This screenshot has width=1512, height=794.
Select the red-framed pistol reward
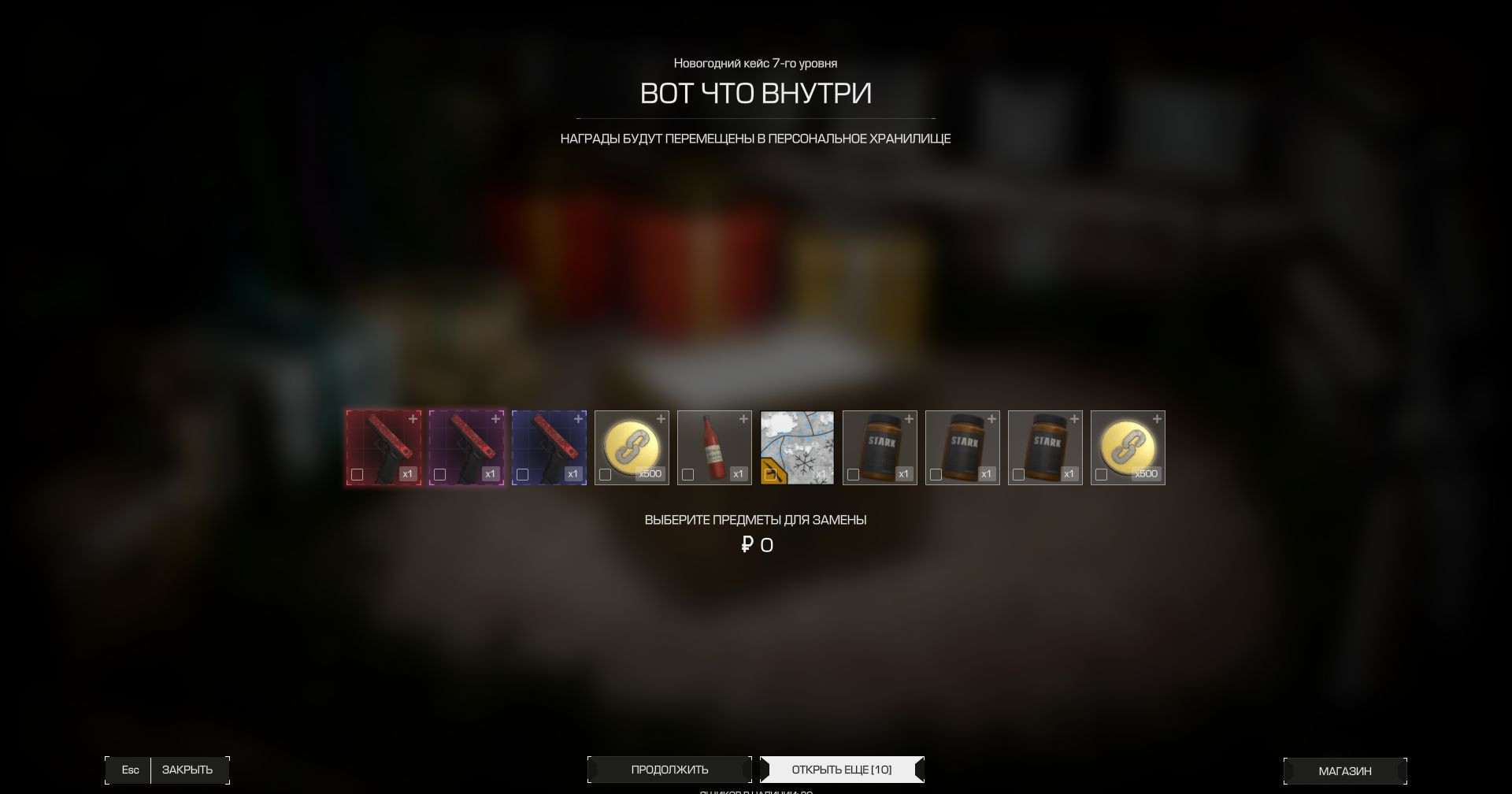coord(384,447)
